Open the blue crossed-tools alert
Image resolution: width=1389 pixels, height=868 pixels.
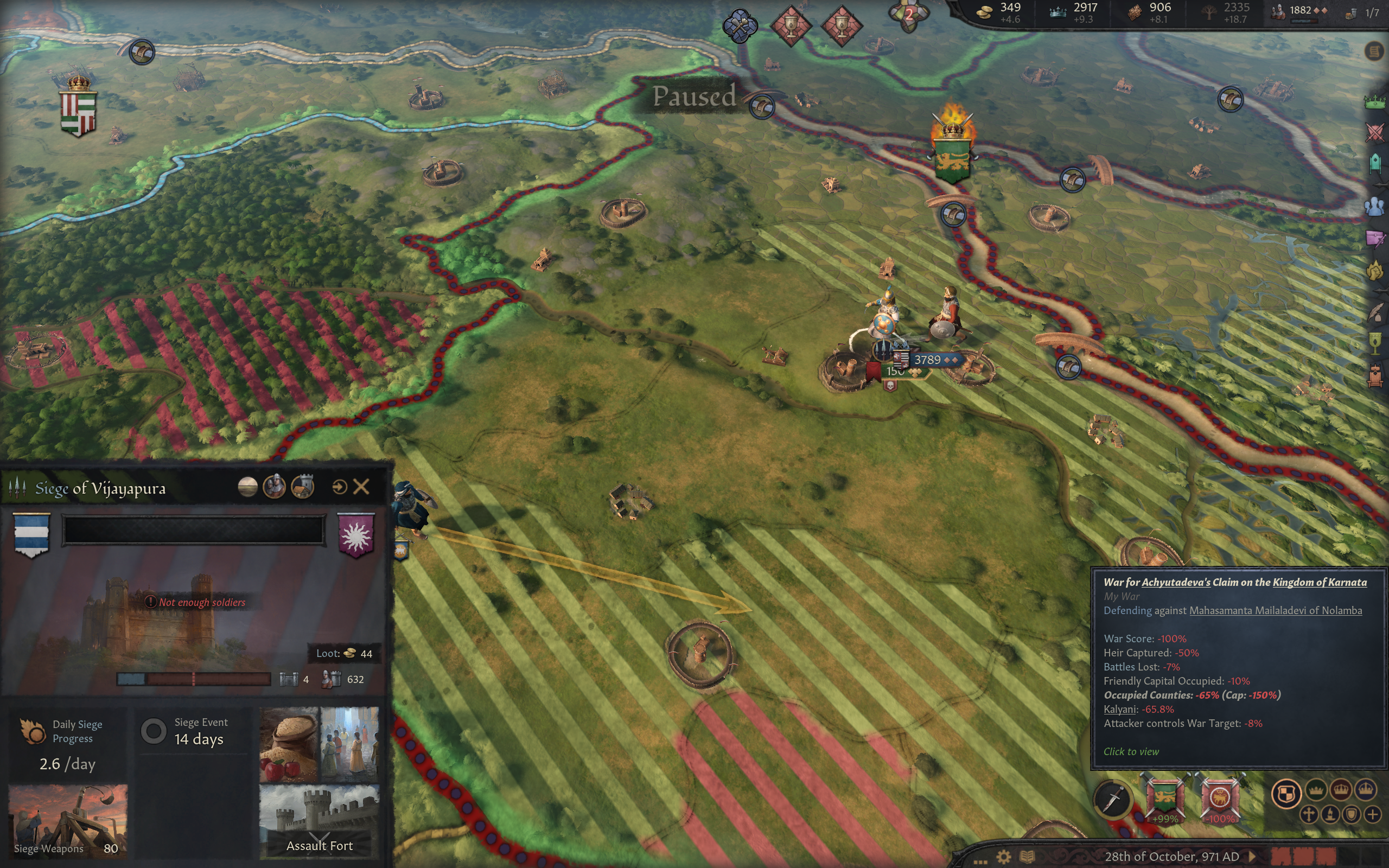pyautogui.click(x=740, y=25)
